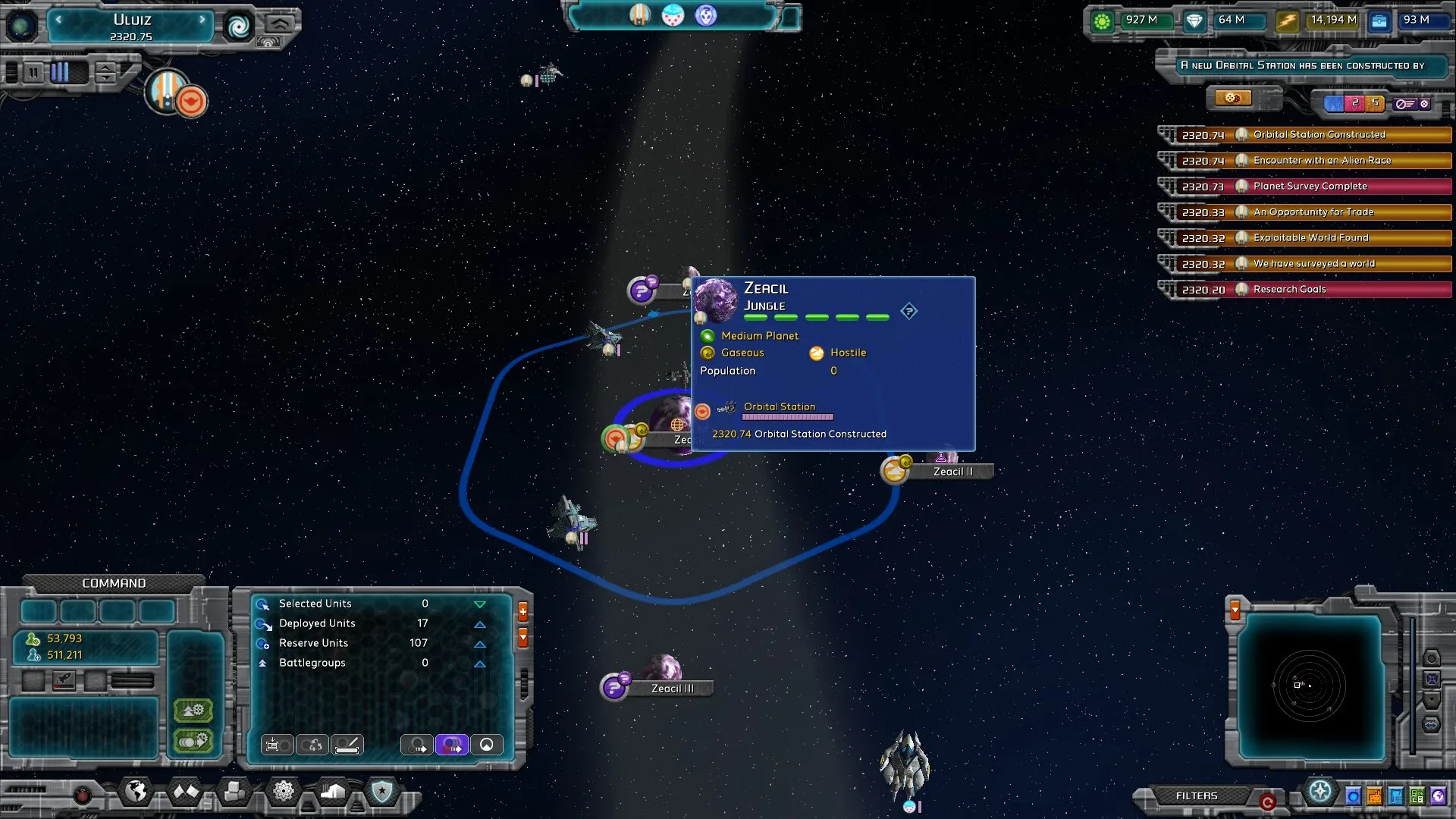Pause the game with the pause button

point(33,73)
